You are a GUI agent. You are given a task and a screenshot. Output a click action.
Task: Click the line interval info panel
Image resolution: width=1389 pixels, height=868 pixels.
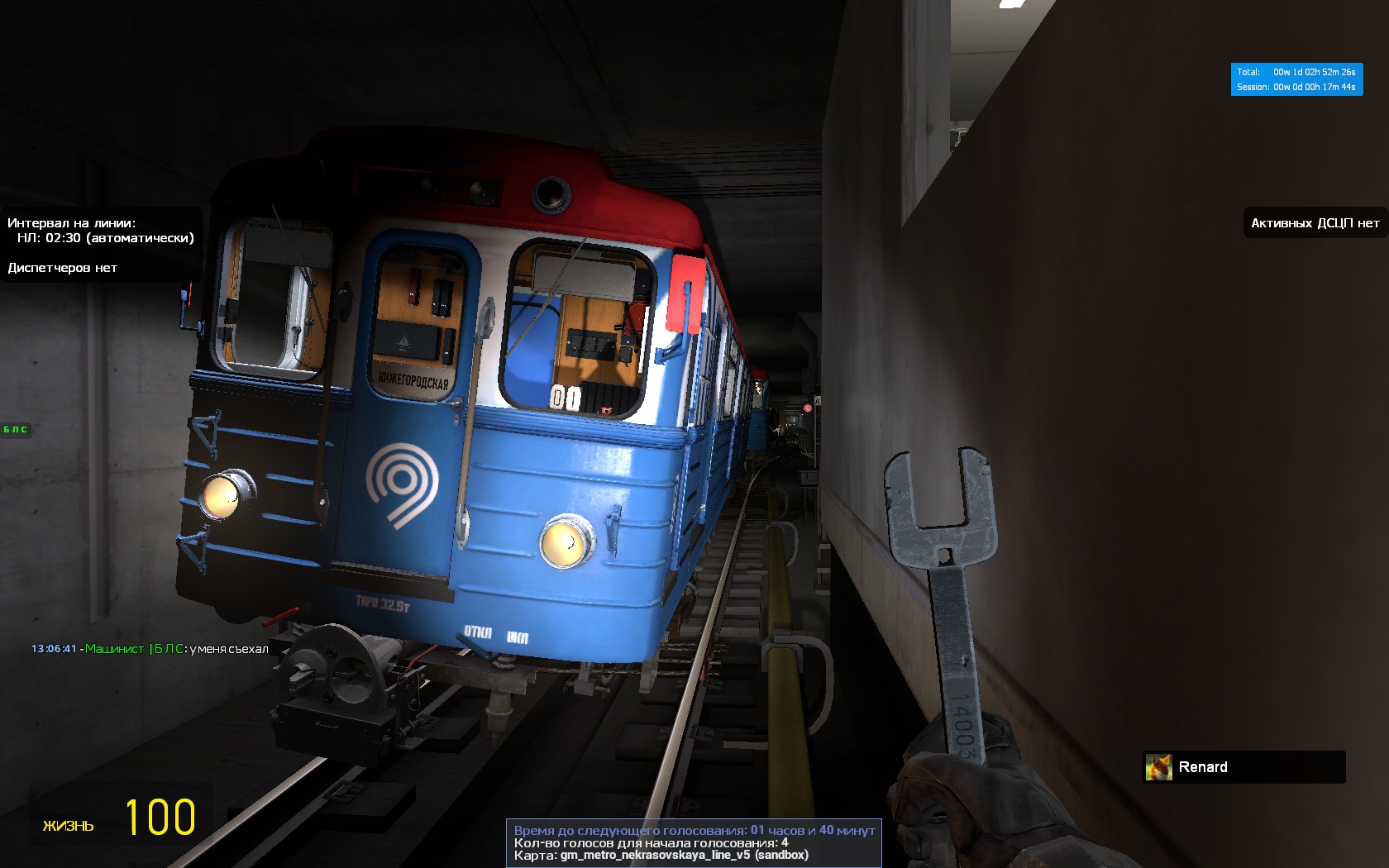(101, 245)
